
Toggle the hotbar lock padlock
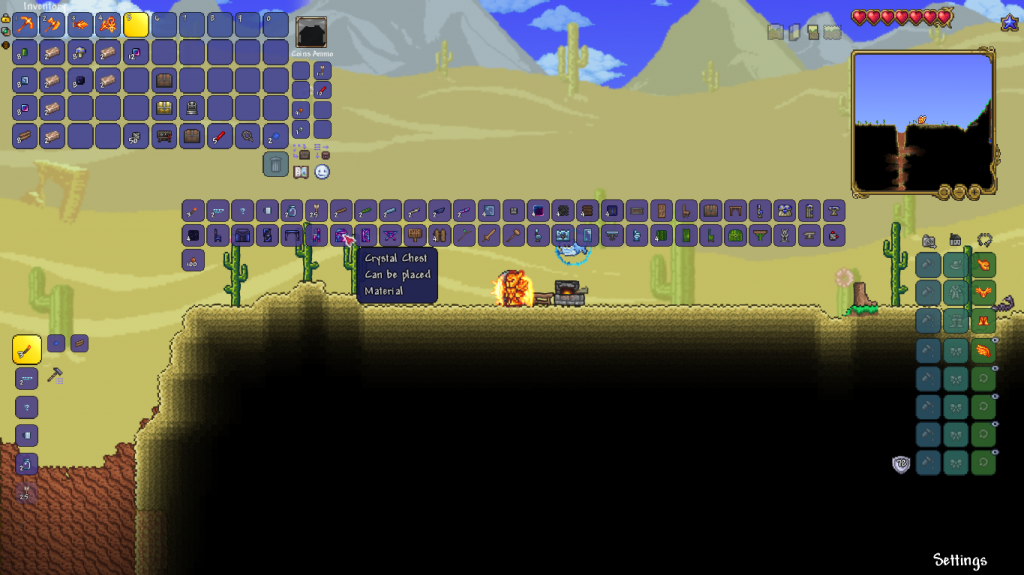pyautogui.click(x=6, y=18)
